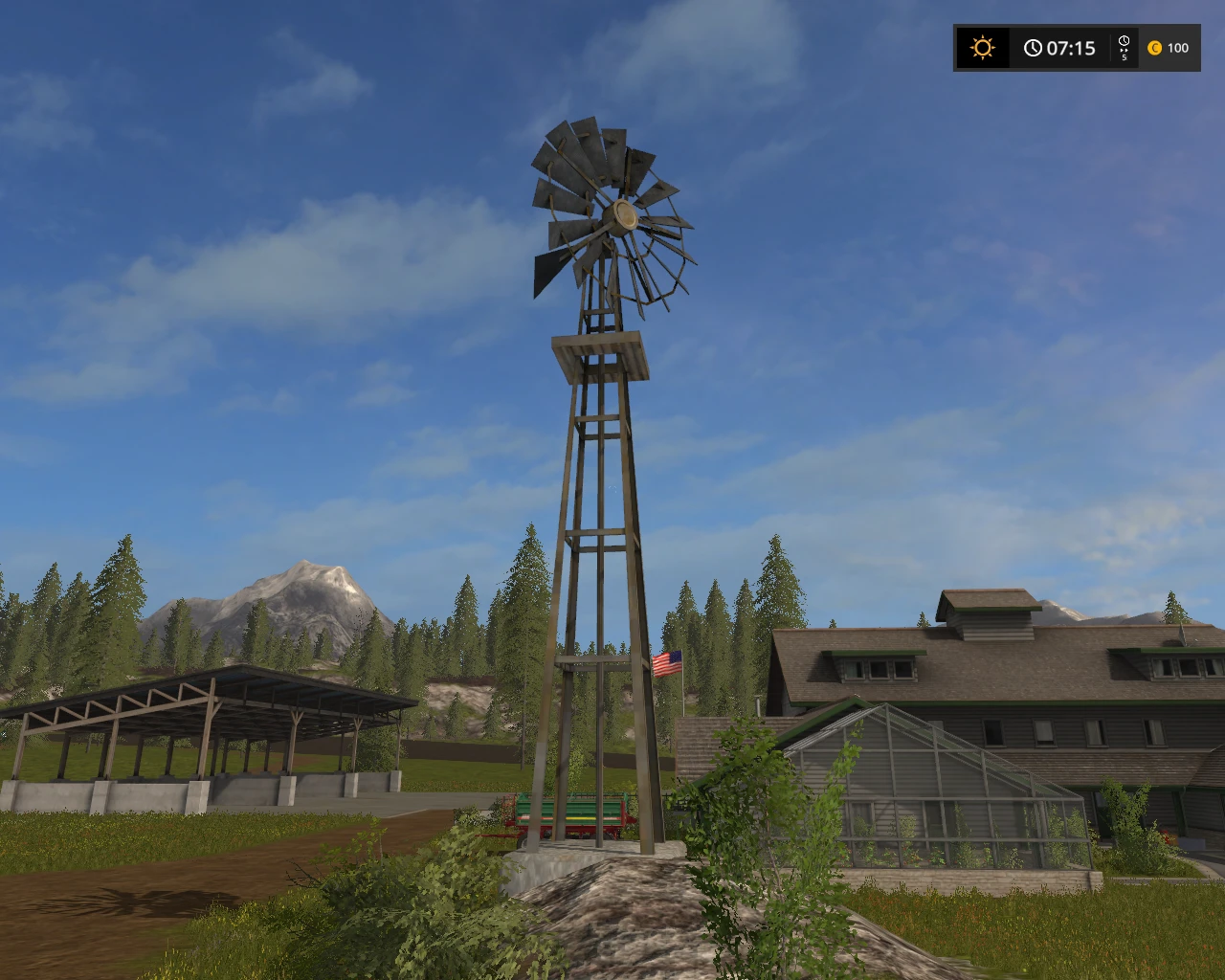Click the gold coin currency icon
Viewport: 1225px width, 980px height.
coord(1156,48)
